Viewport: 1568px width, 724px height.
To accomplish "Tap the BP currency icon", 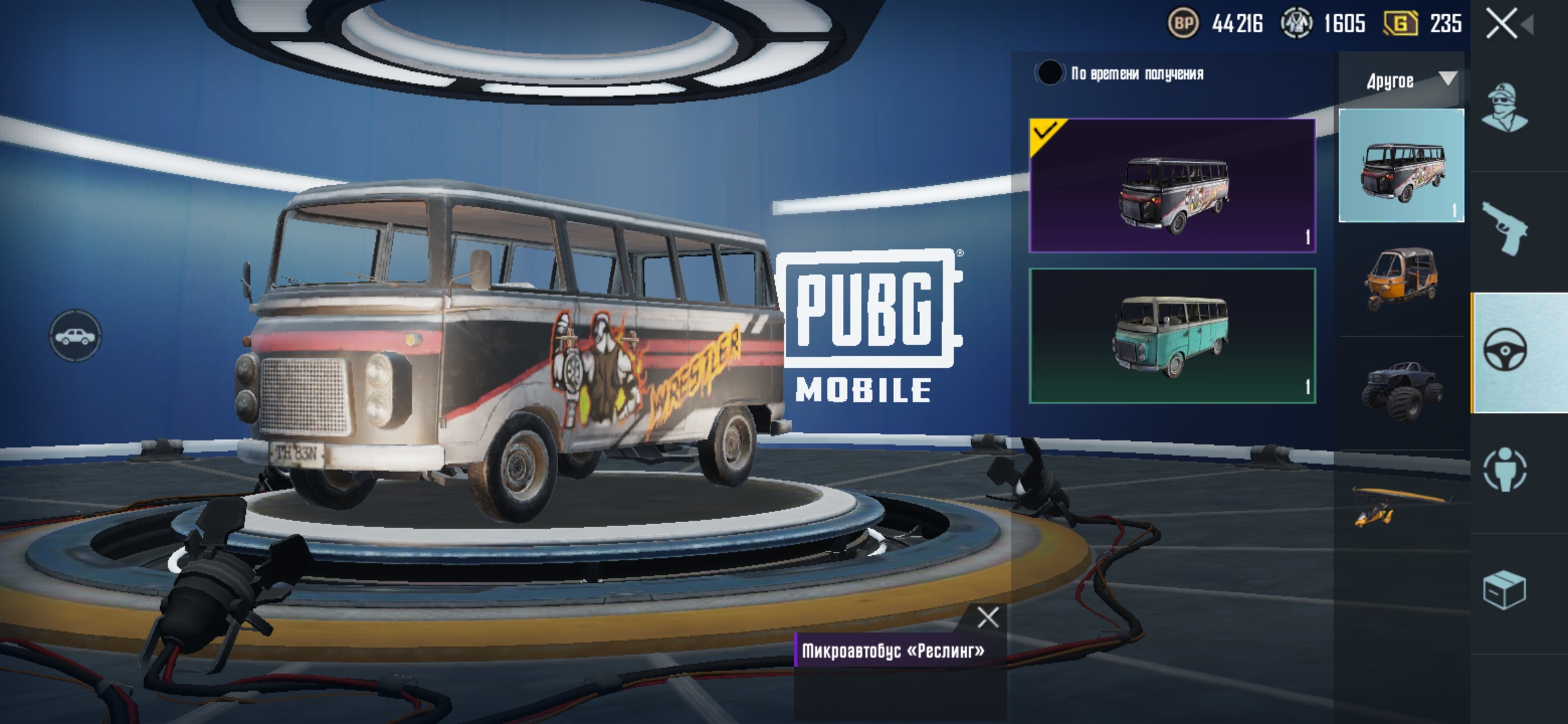I will pyautogui.click(x=1183, y=24).
